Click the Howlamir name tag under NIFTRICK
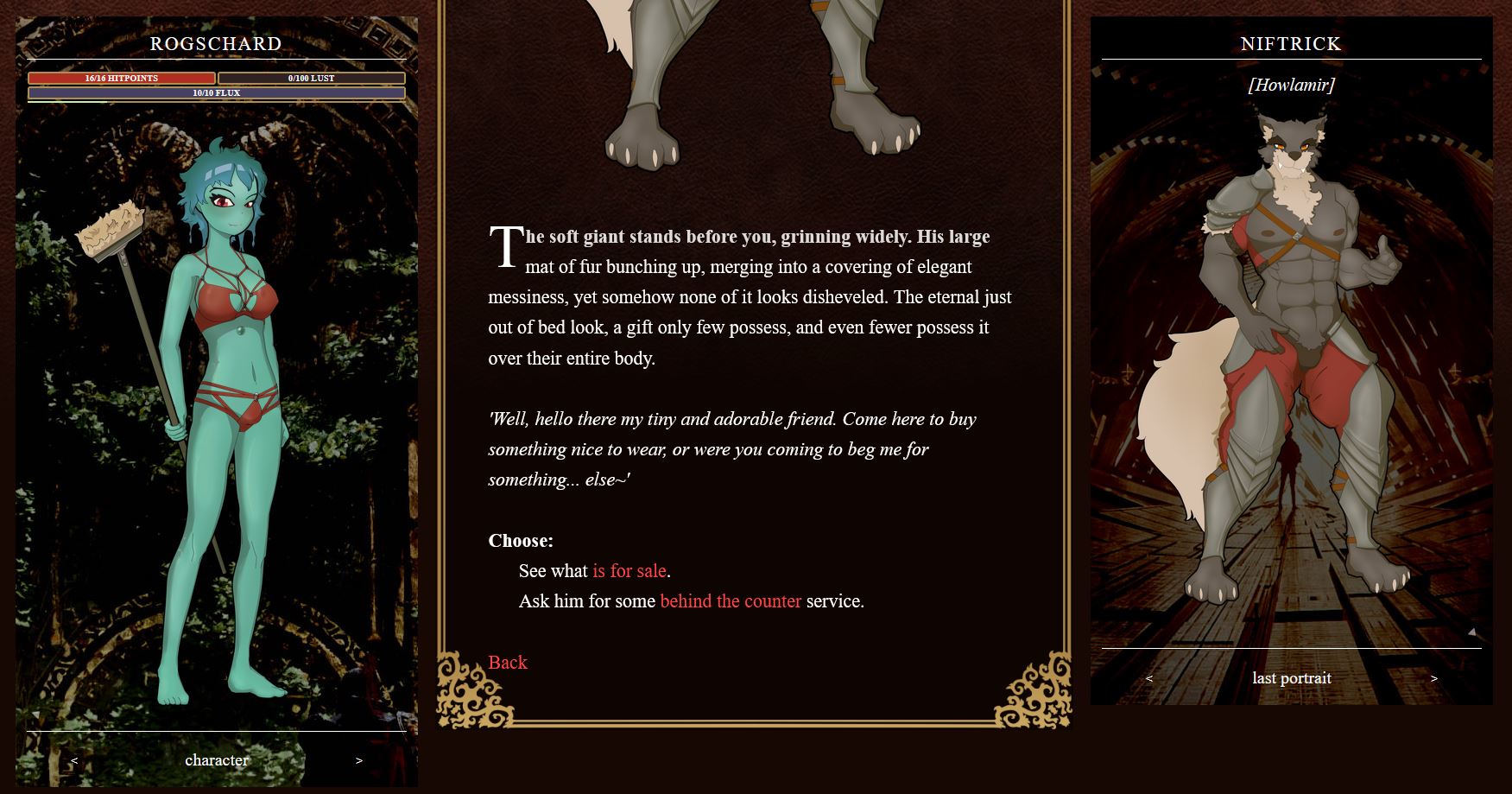Image resolution: width=1512 pixels, height=794 pixels. click(1292, 85)
